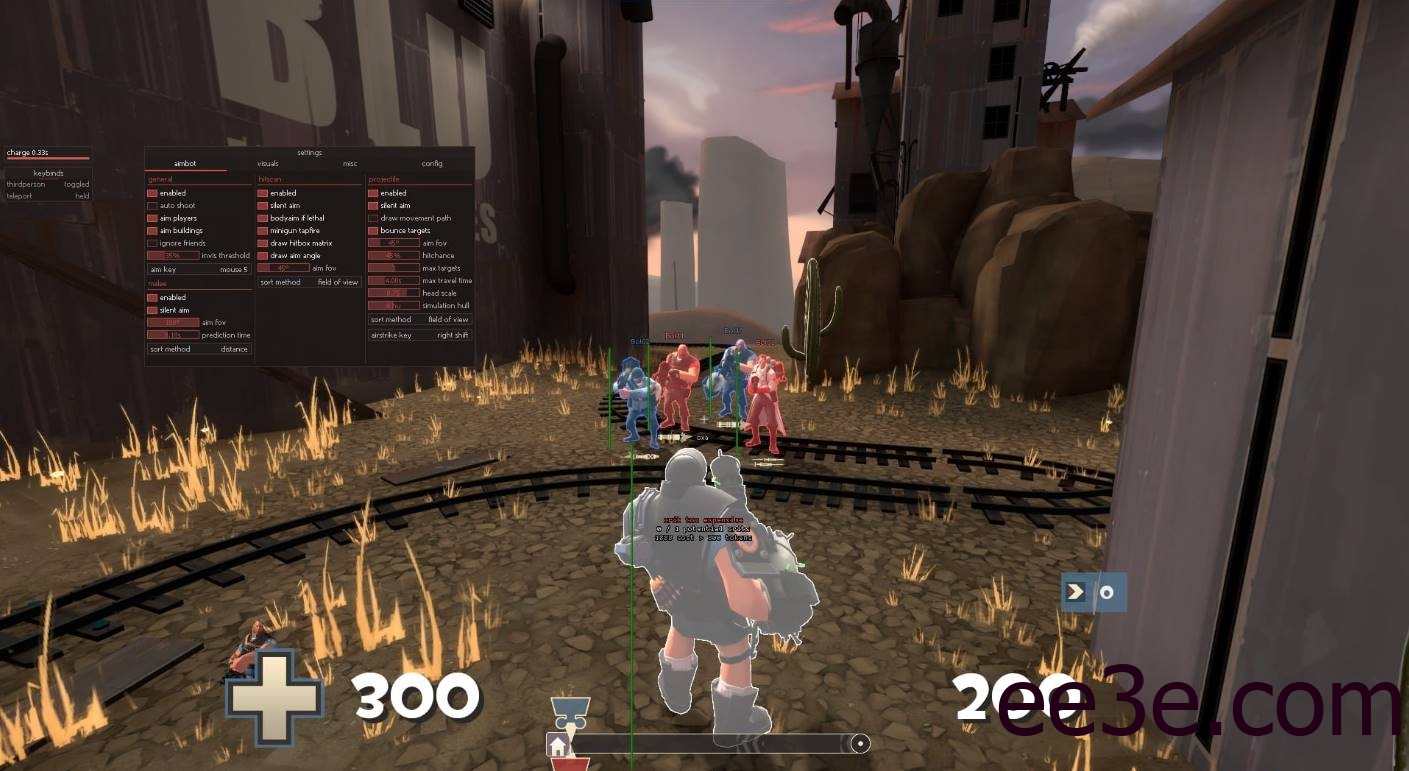Screen dimensions: 1409x771
Task: Disable the minigun tapfire option
Action: coord(264,231)
